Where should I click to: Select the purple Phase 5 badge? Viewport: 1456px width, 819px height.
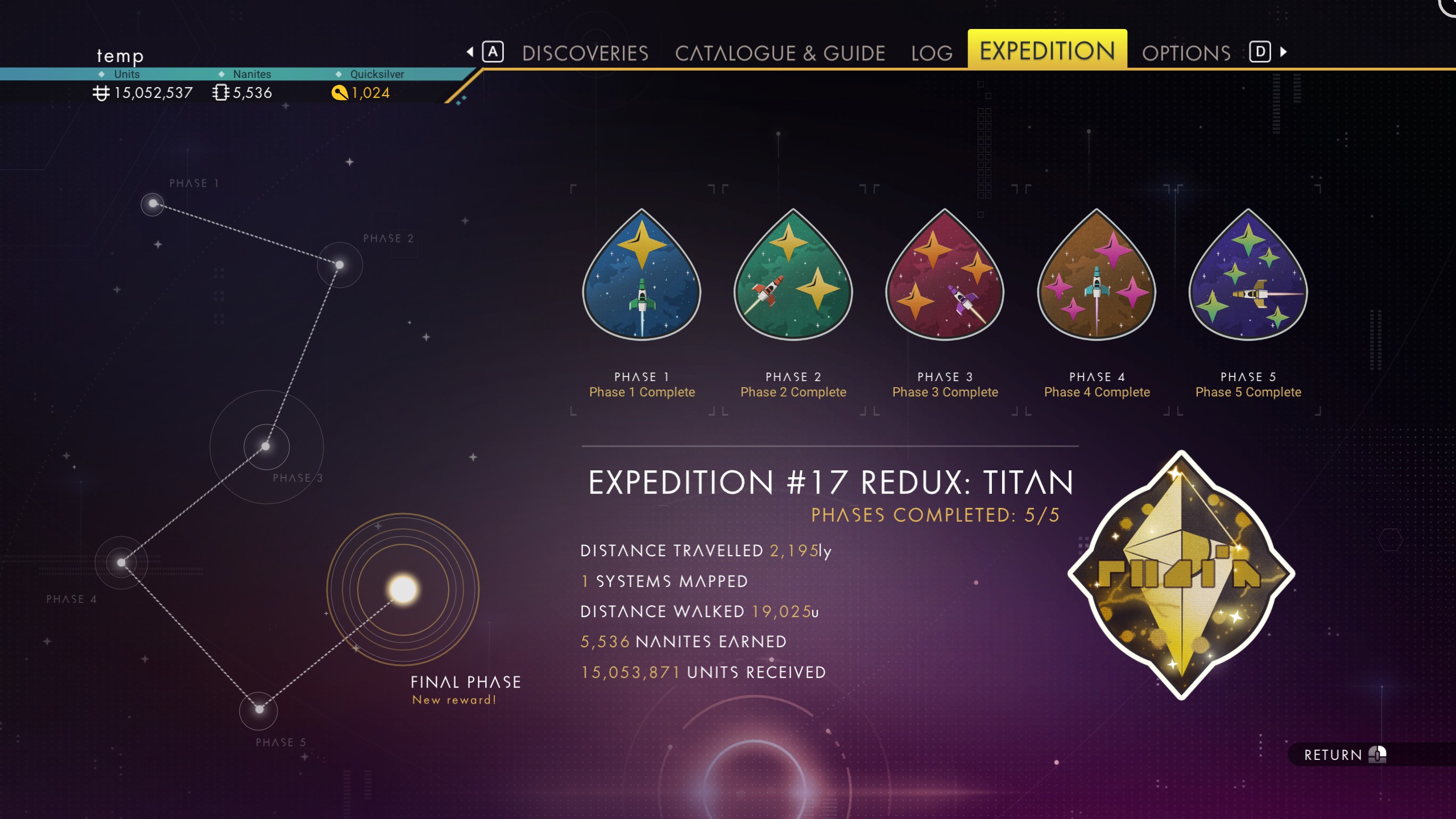pyautogui.click(x=1248, y=276)
